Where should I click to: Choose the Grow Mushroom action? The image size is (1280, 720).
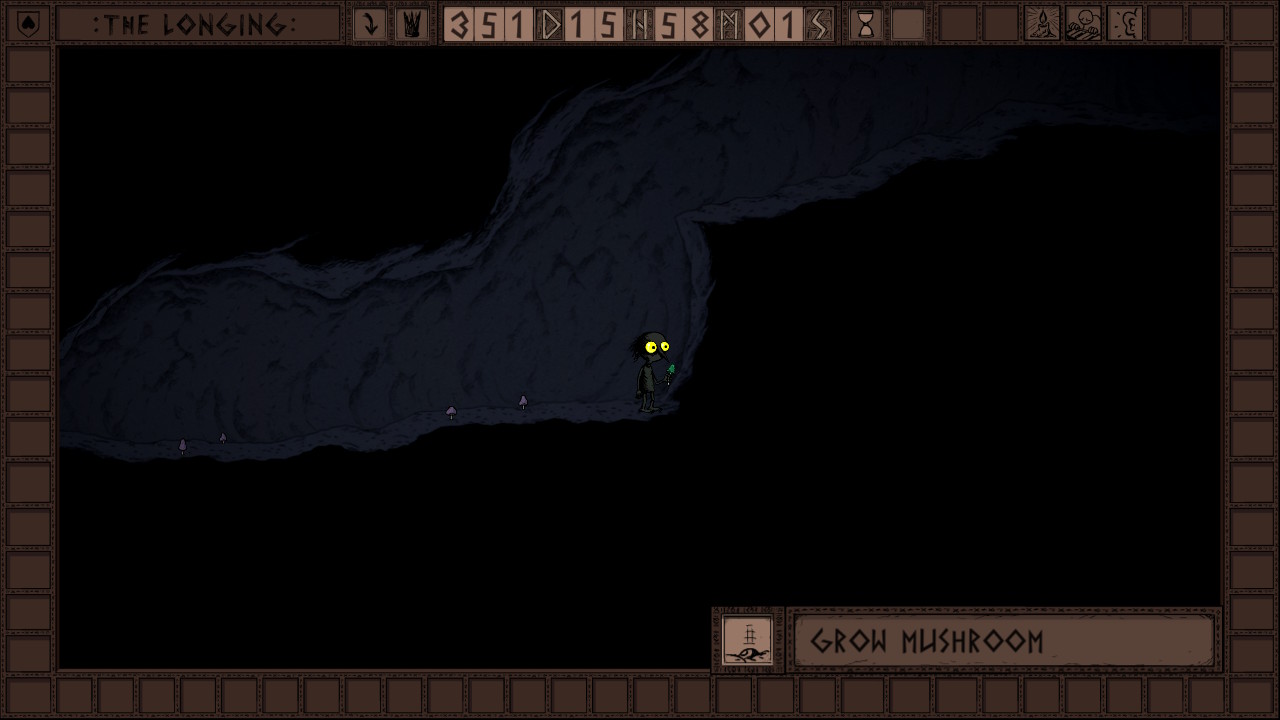click(x=1003, y=641)
